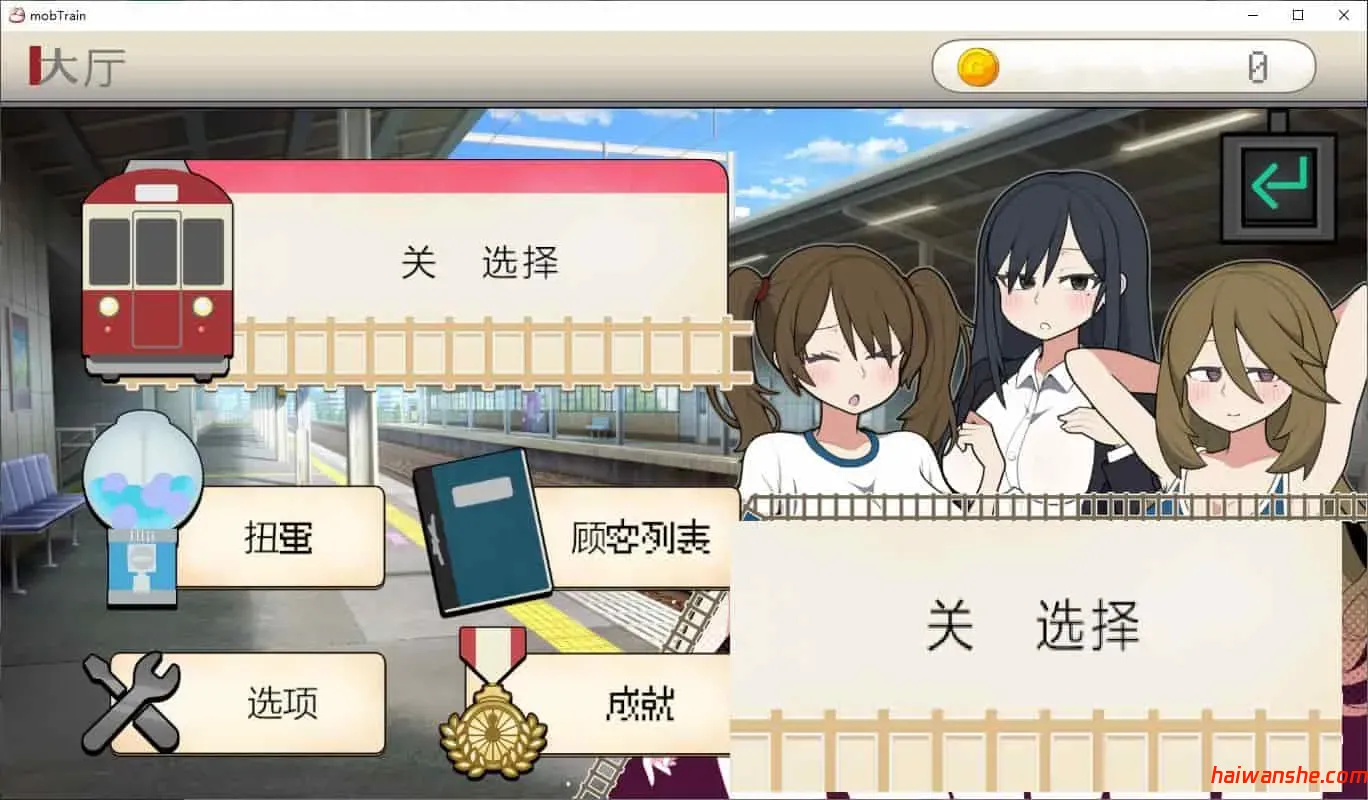Click the red bookmark beside 大厅 title
1368x800 pixels.
(x=37, y=66)
